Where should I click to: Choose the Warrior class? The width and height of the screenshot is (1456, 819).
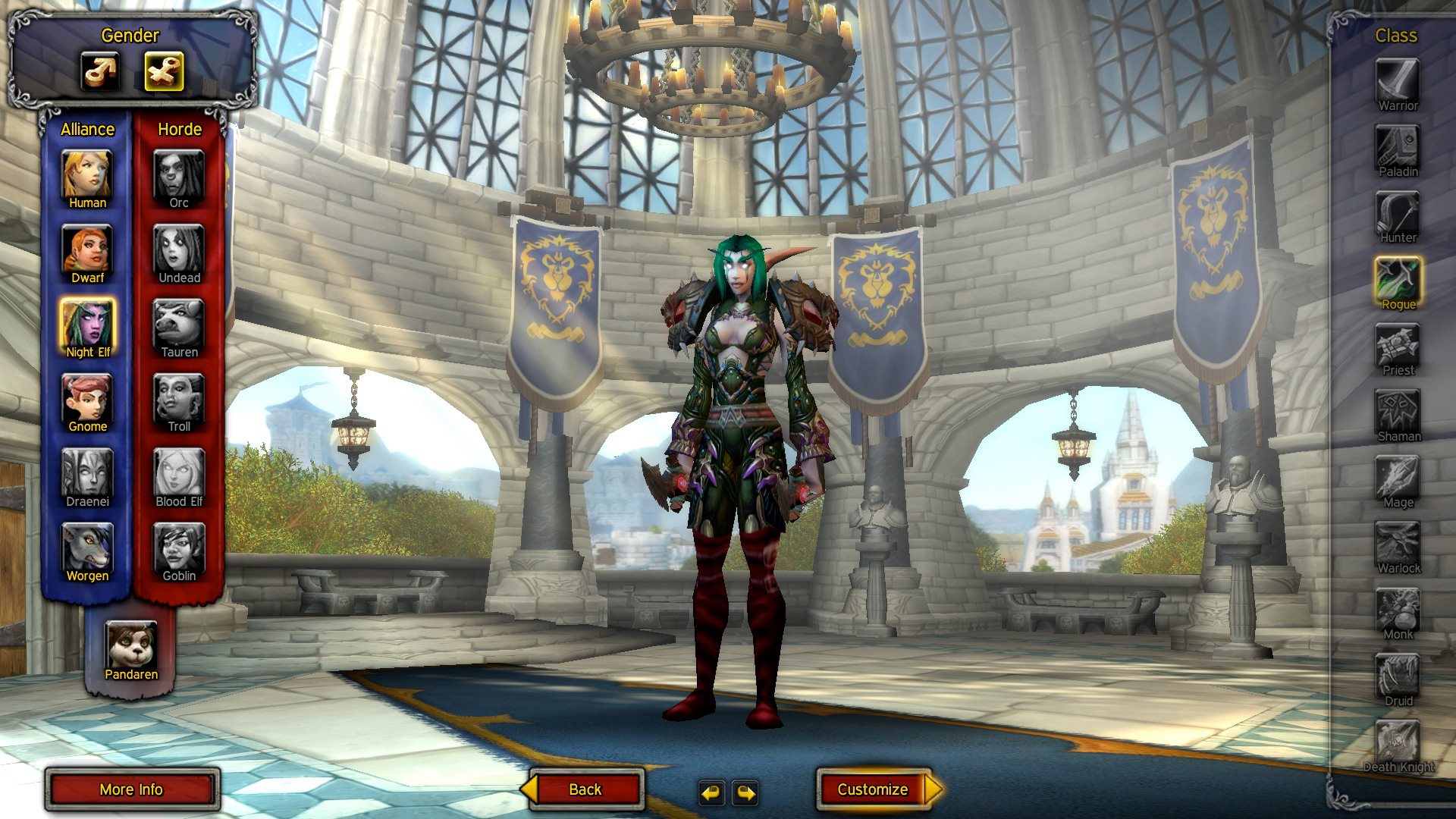click(1398, 80)
